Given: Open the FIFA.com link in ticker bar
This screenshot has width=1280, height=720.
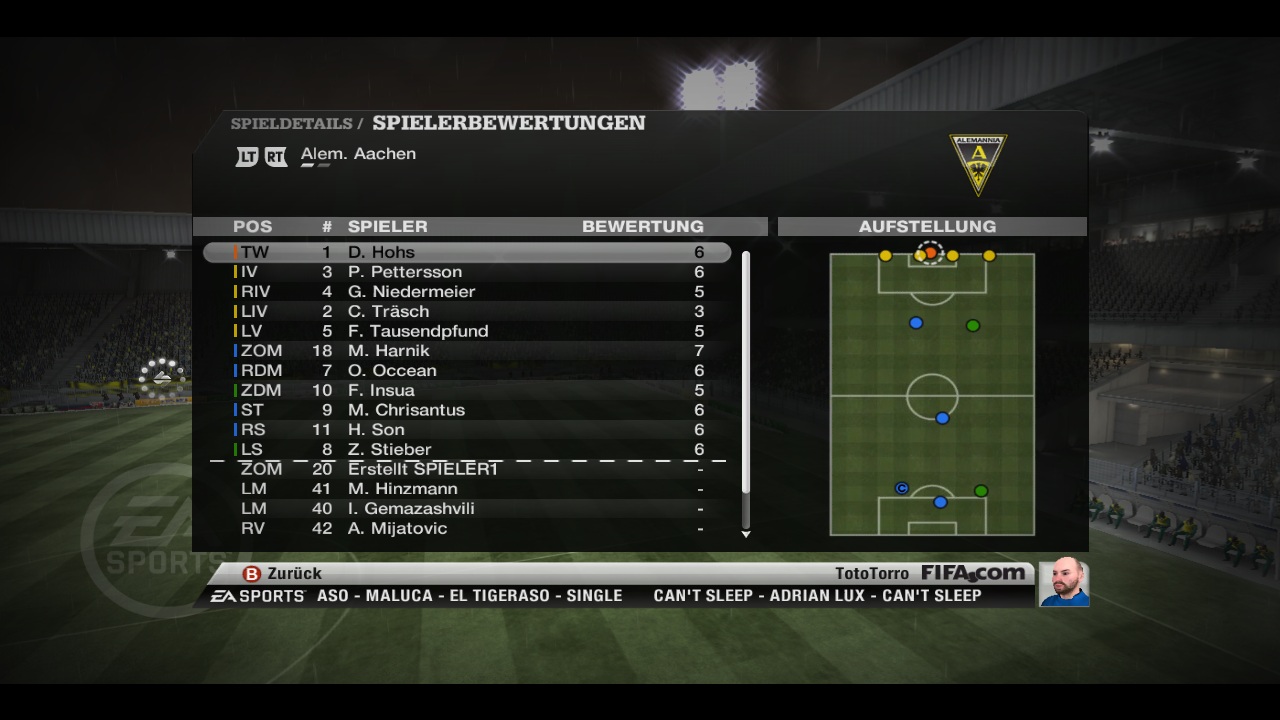Looking at the screenshot, I should pos(972,573).
